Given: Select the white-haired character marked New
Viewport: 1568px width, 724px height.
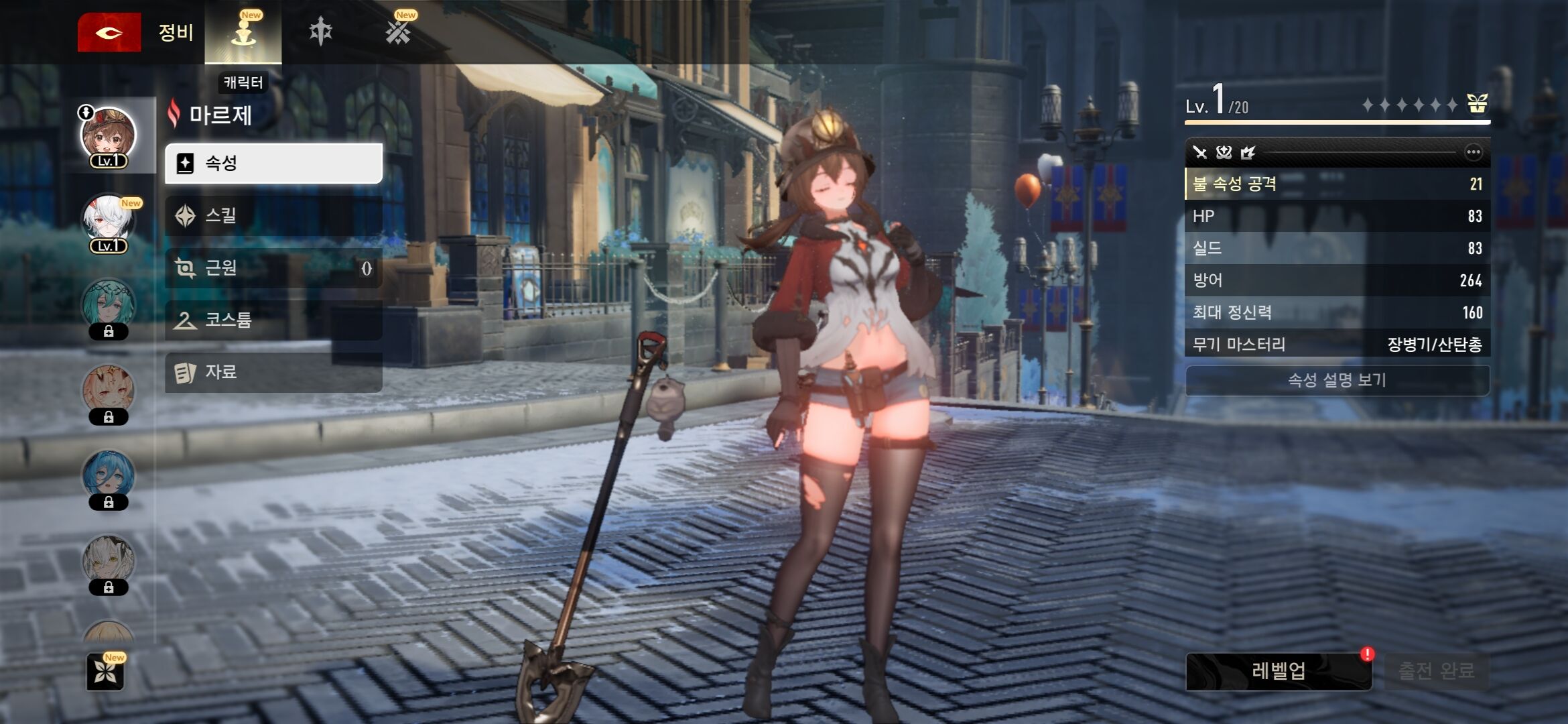Looking at the screenshot, I should point(109,223).
